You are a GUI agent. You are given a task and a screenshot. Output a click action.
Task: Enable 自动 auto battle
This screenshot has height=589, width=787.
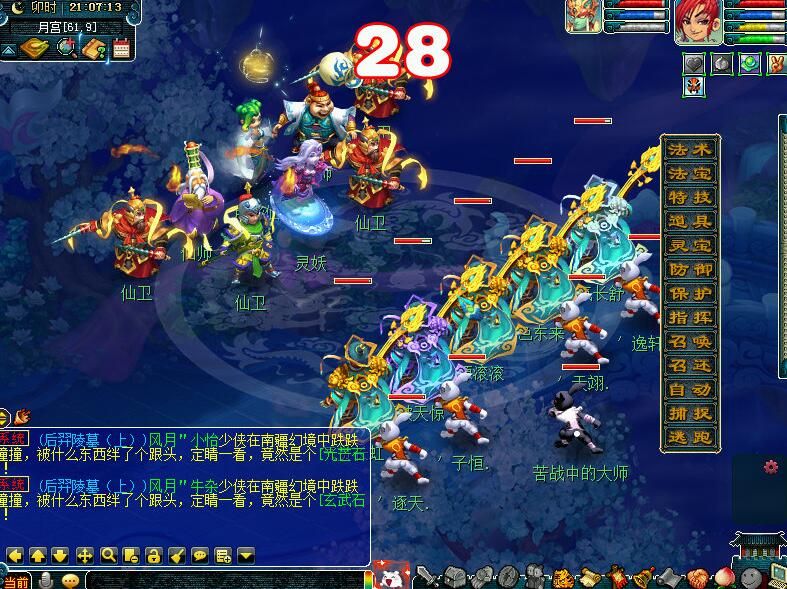tap(691, 390)
